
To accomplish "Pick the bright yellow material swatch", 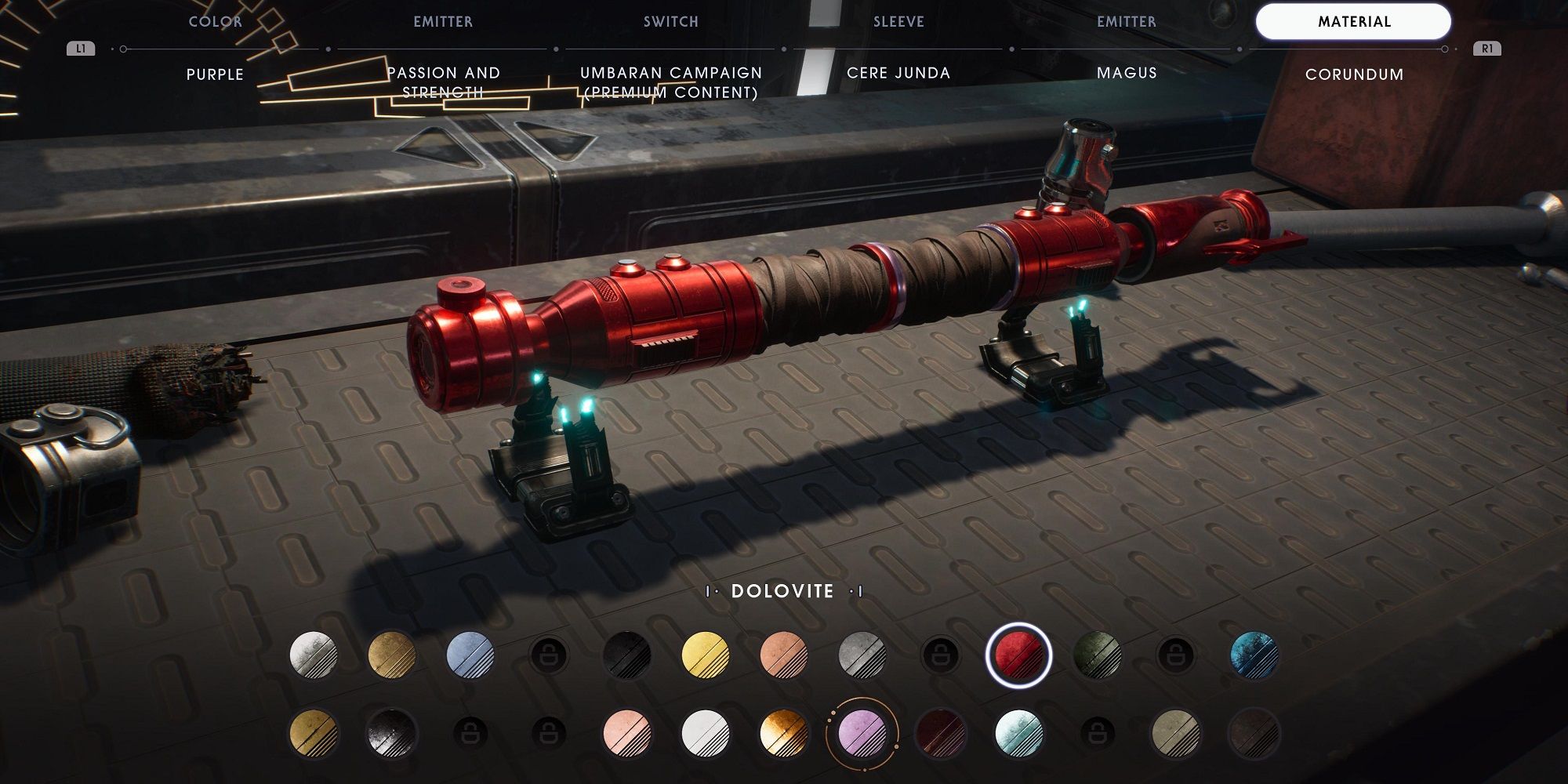I will [706, 655].
